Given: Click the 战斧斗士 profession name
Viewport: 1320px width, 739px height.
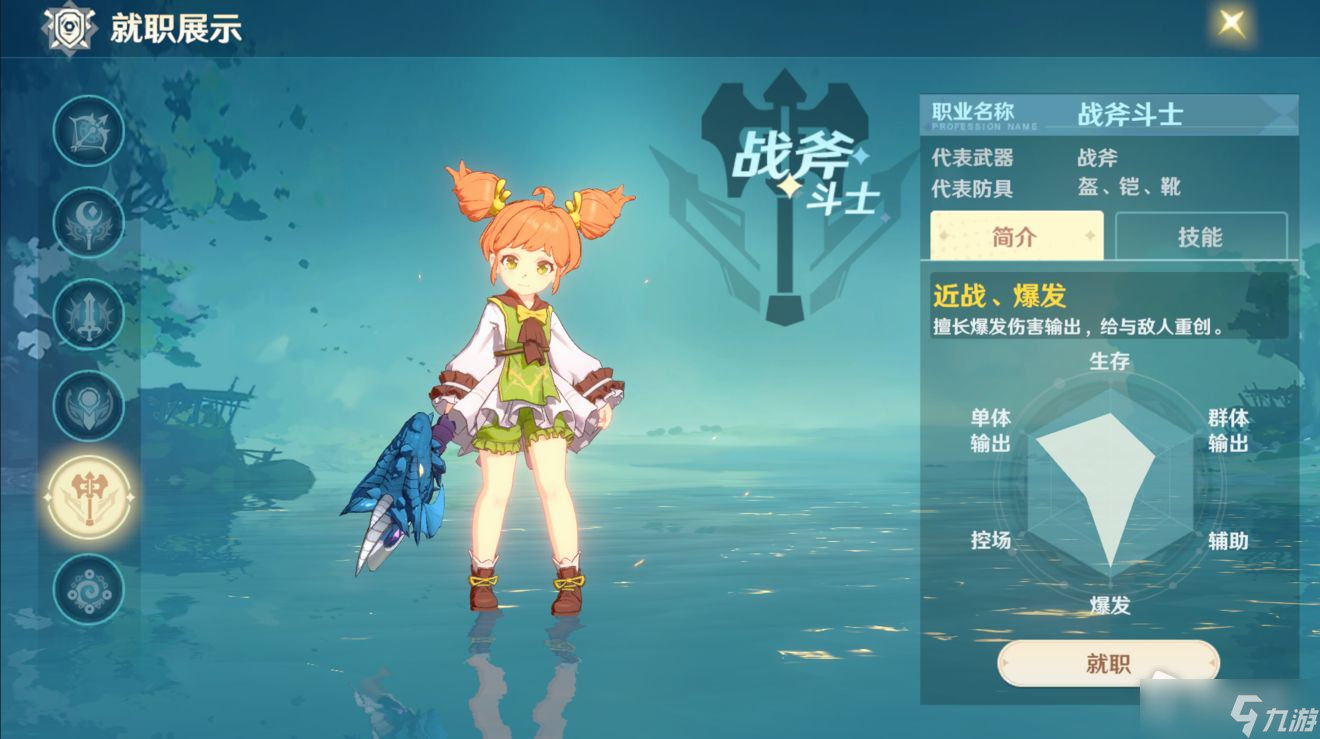Looking at the screenshot, I should [x=1132, y=113].
